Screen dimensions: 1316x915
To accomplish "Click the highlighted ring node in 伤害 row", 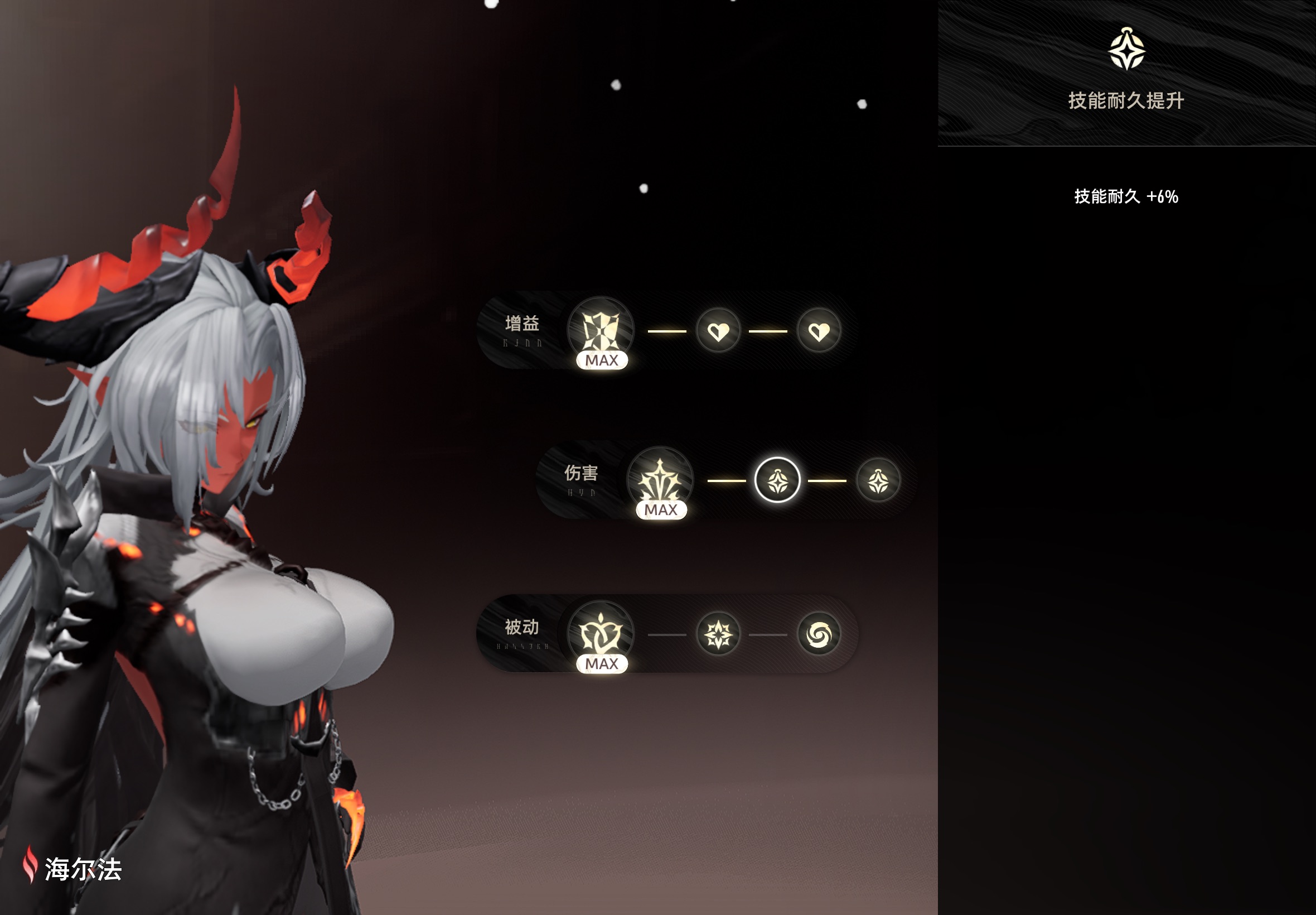I will tap(777, 480).
